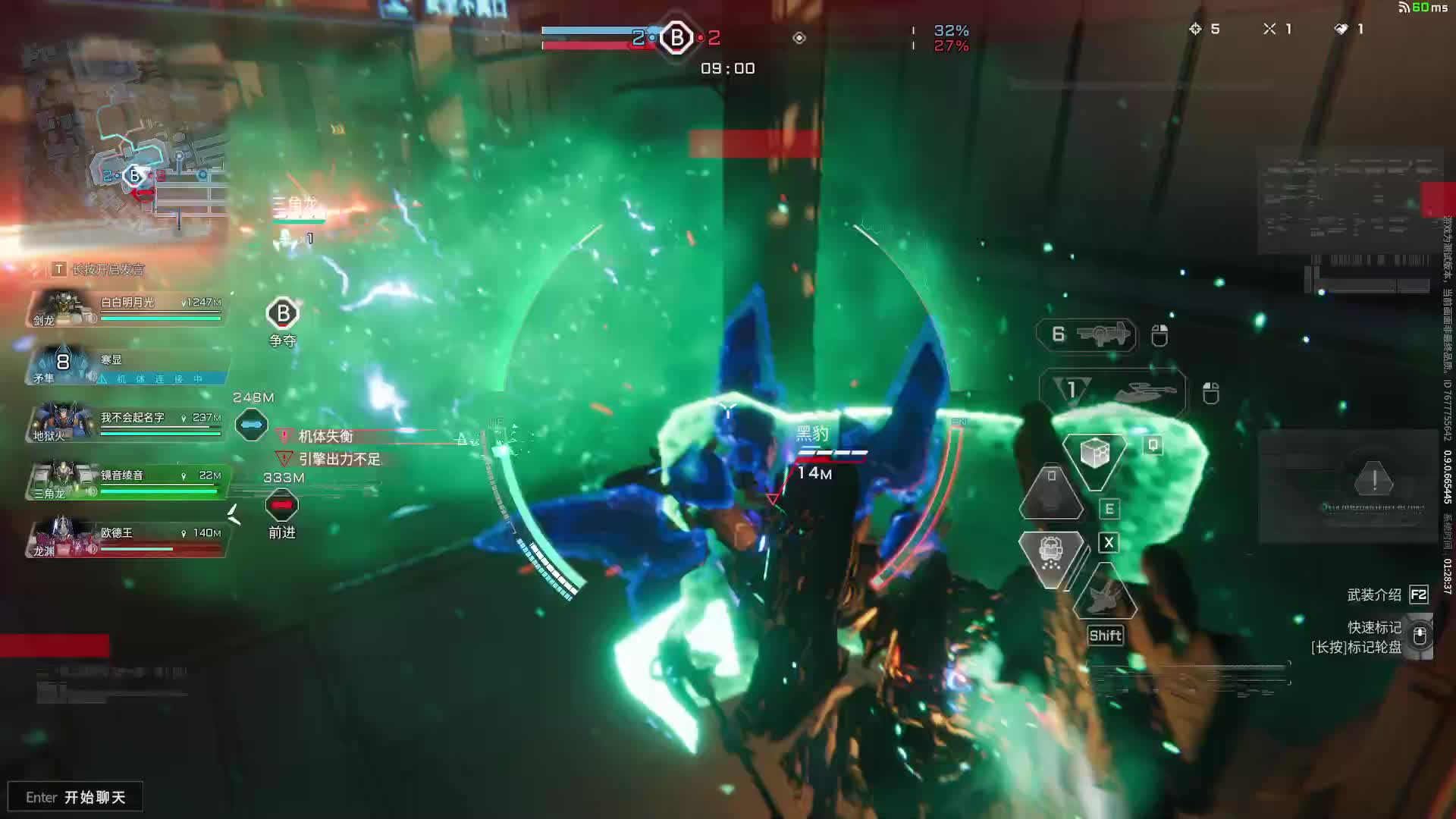Viewport: 1456px width, 819px height.
Task: Click the 快速标记 quick mark icon
Action: pyautogui.click(x=1420, y=635)
